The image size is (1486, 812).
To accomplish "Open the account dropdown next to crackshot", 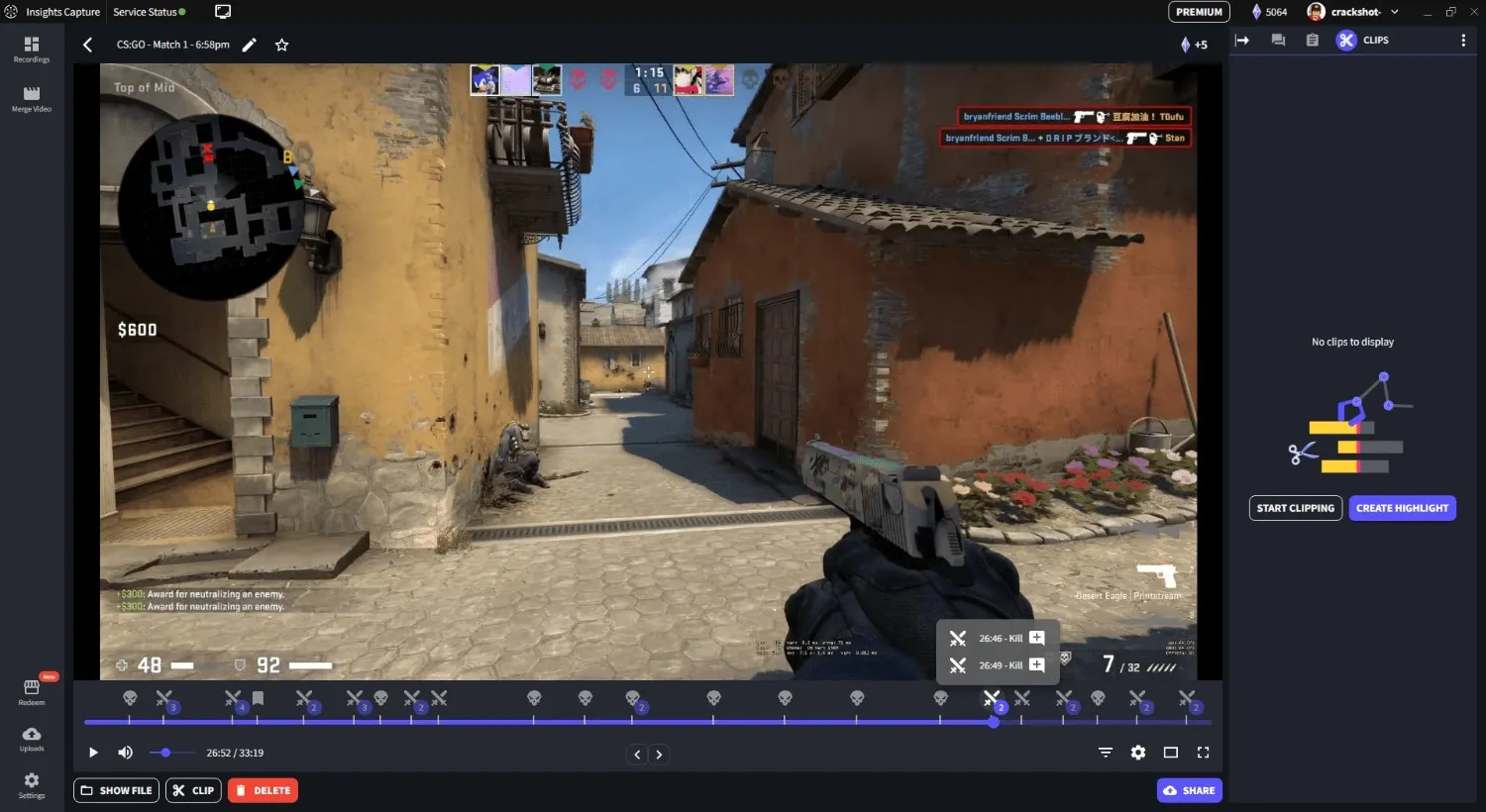I will click(1394, 12).
